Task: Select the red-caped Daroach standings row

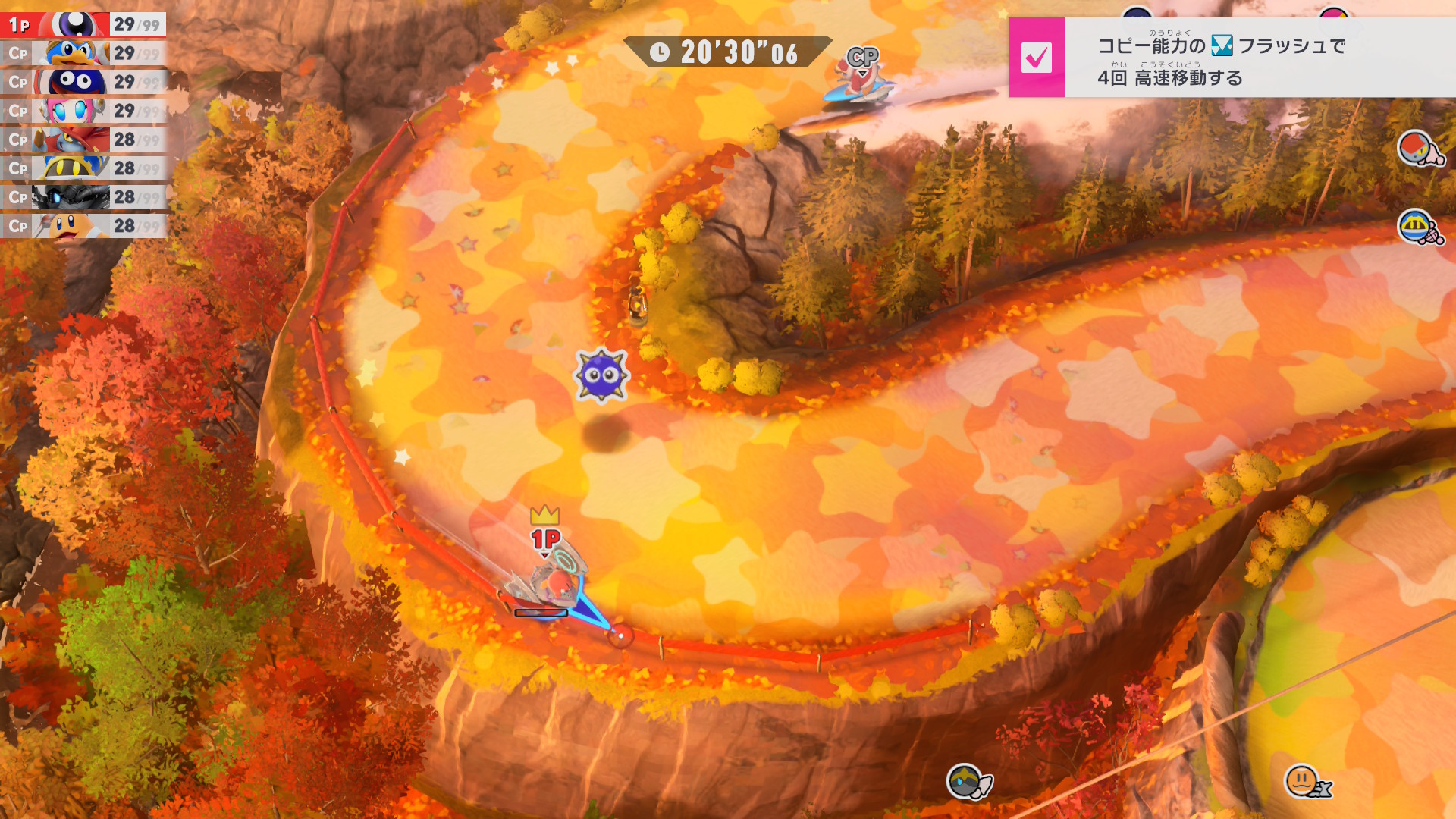Action: [83, 140]
